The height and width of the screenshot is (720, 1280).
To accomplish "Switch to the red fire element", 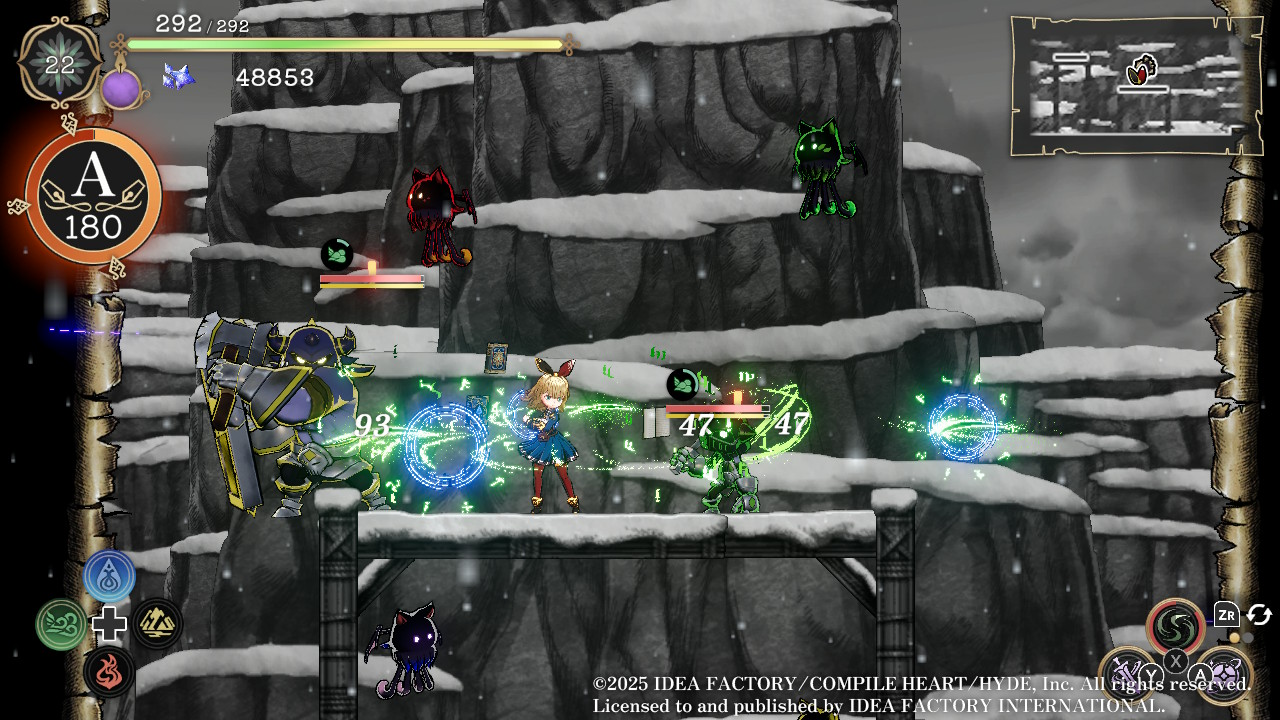I will coord(109,672).
